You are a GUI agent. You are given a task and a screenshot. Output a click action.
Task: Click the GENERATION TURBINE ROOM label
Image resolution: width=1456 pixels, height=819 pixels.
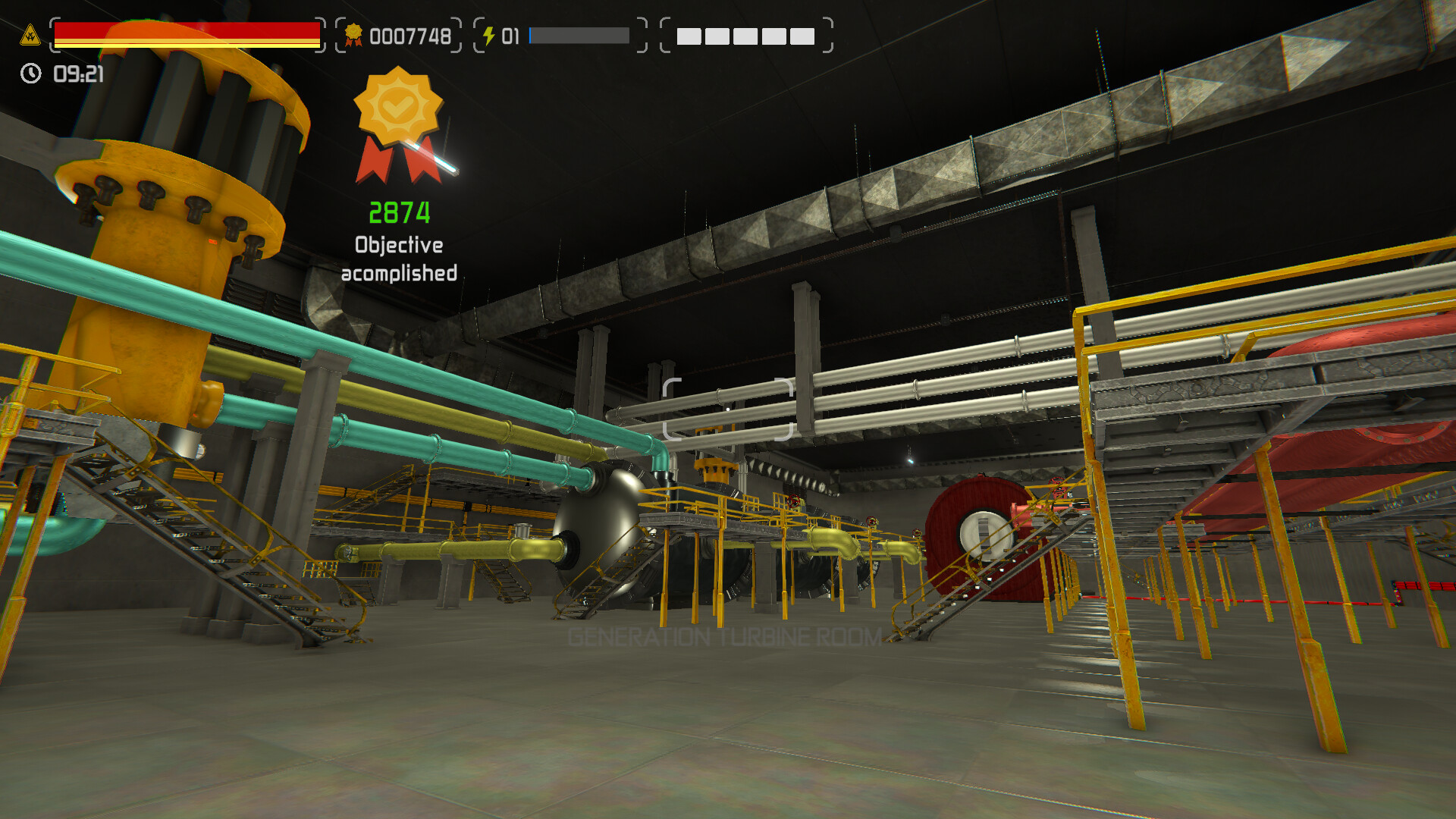pyautogui.click(x=725, y=637)
